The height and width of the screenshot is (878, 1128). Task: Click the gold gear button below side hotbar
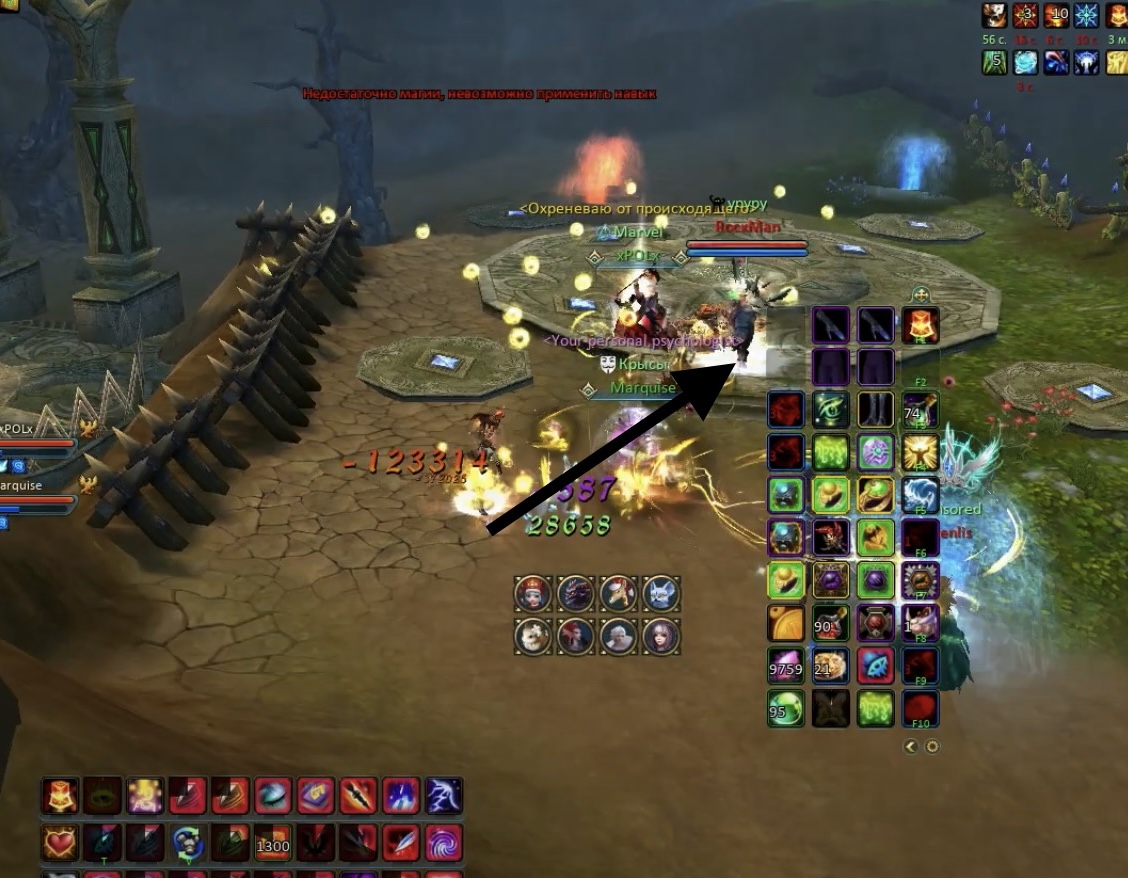coord(932,746)
